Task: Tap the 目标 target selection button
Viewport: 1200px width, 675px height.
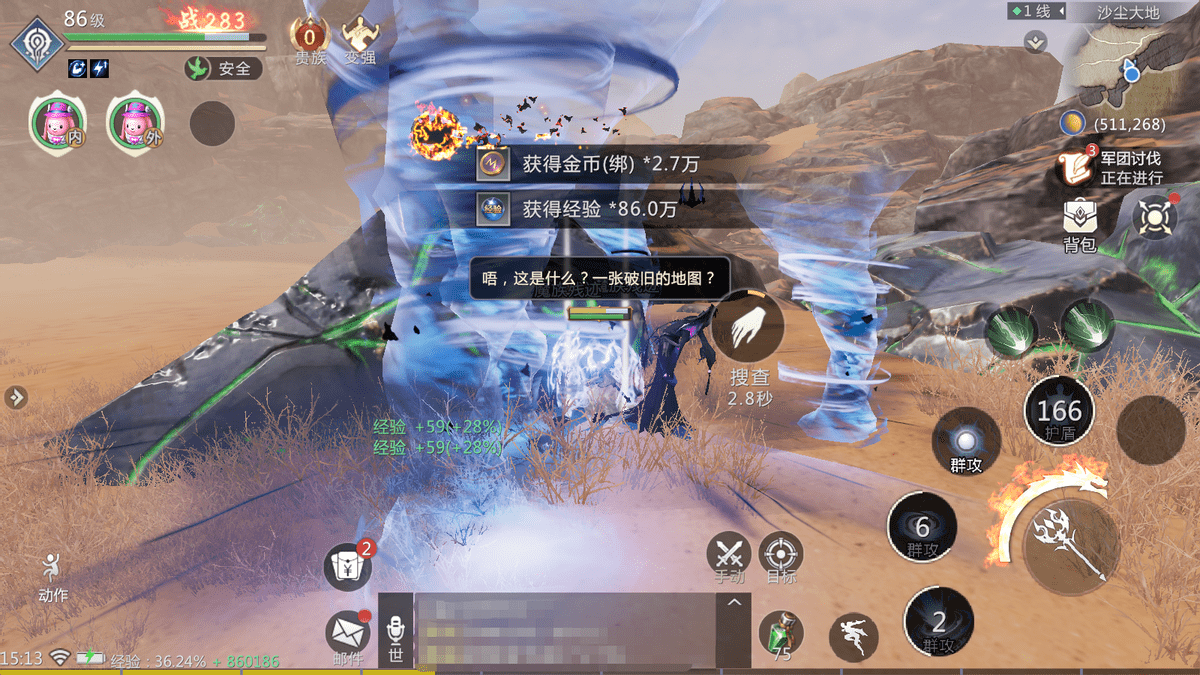Action: [x=781, y=556]
